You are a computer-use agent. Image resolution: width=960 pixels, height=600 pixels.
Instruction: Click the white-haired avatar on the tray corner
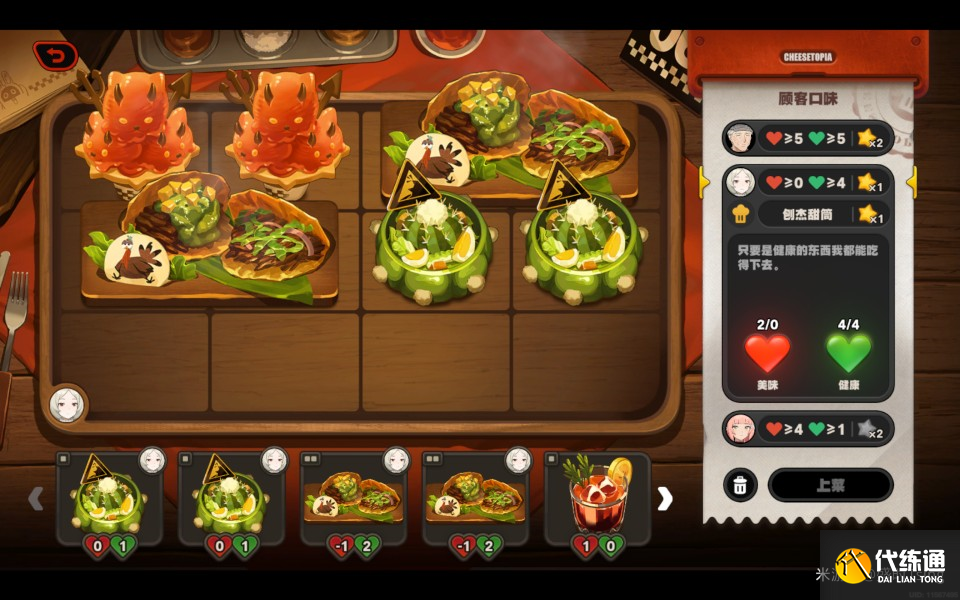tap(67, 404)
